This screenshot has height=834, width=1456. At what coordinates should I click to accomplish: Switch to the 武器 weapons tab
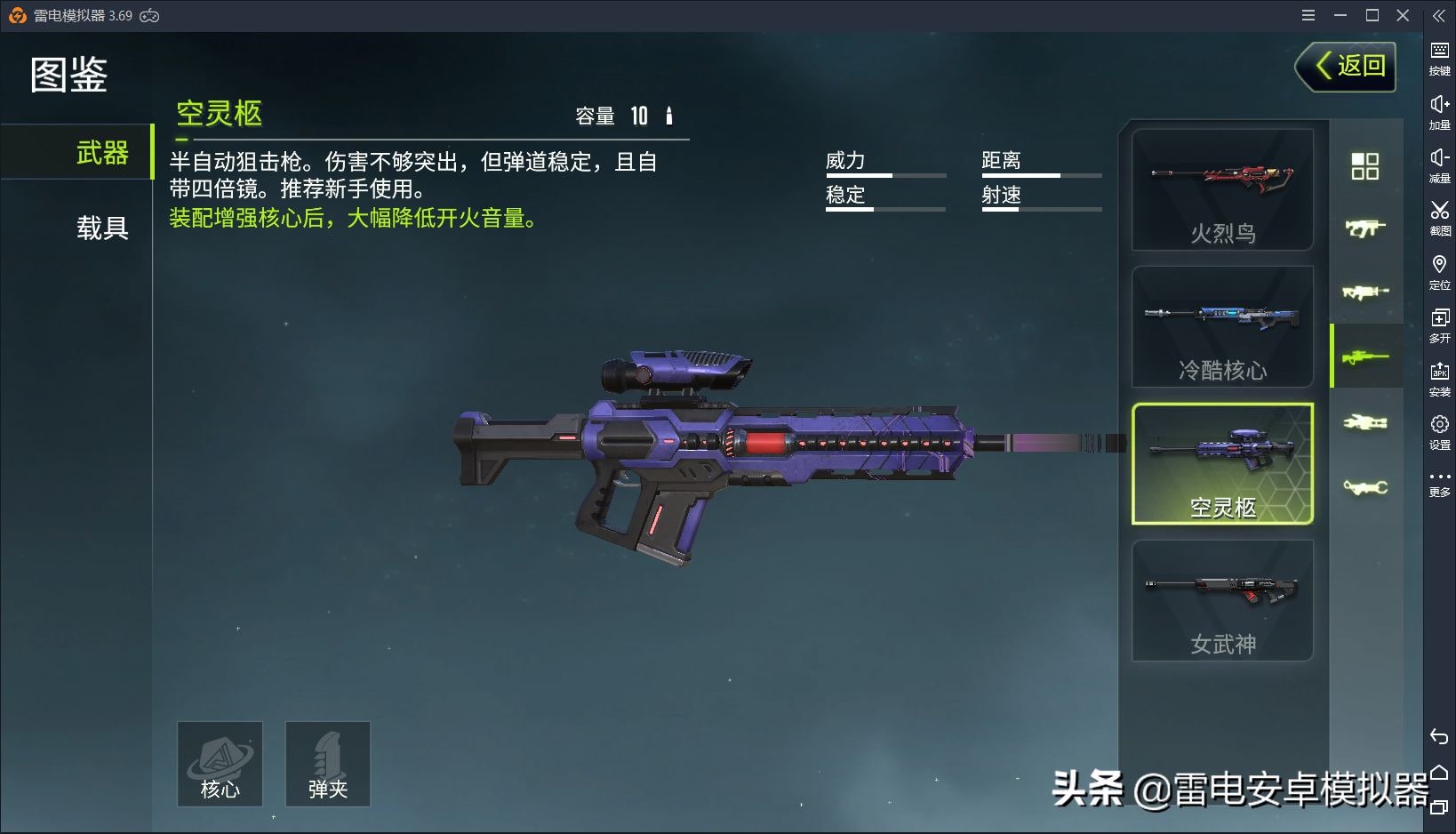click(101, 153)
